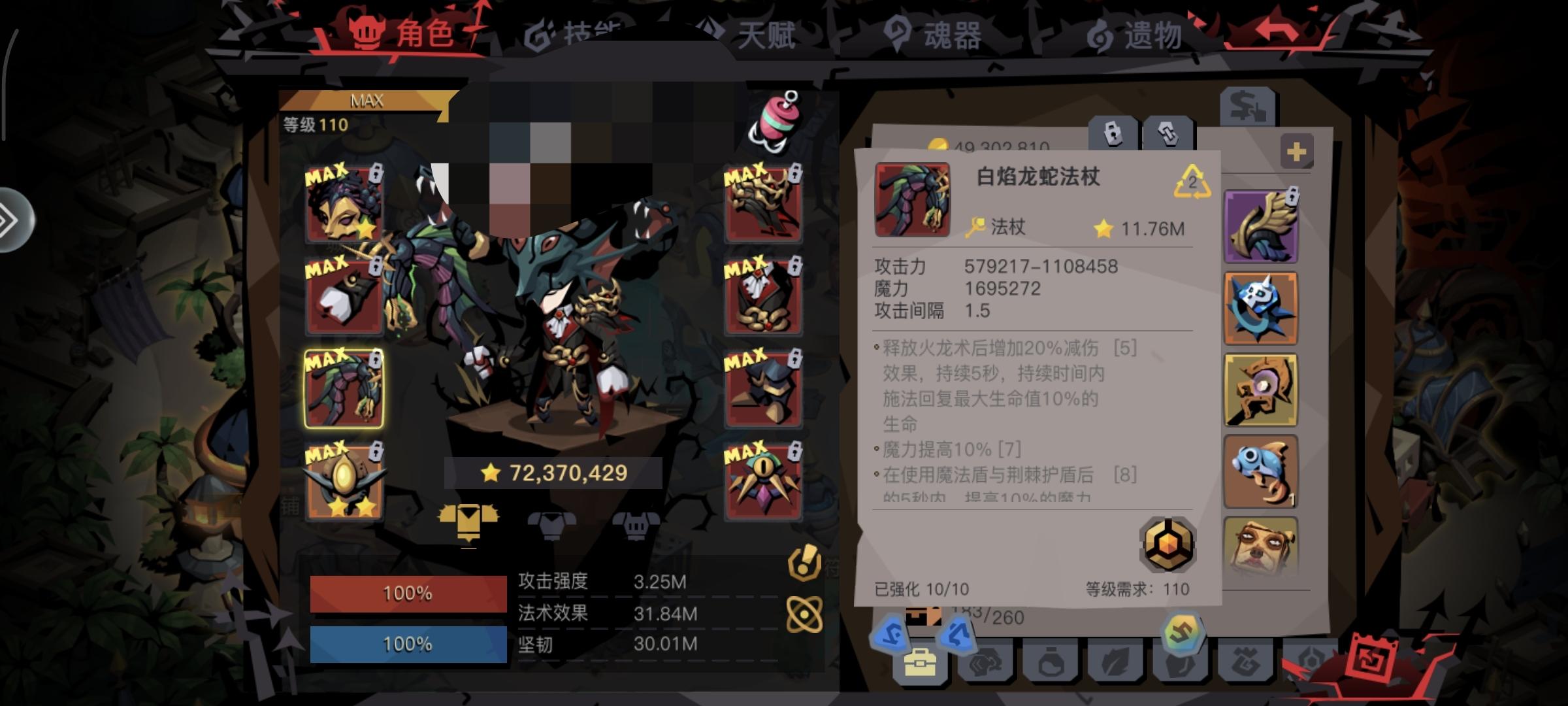1568x706 pixels.
Task: Click the fishing lure icon above the character
Action: pyautogui.click(x=774, y=121)
